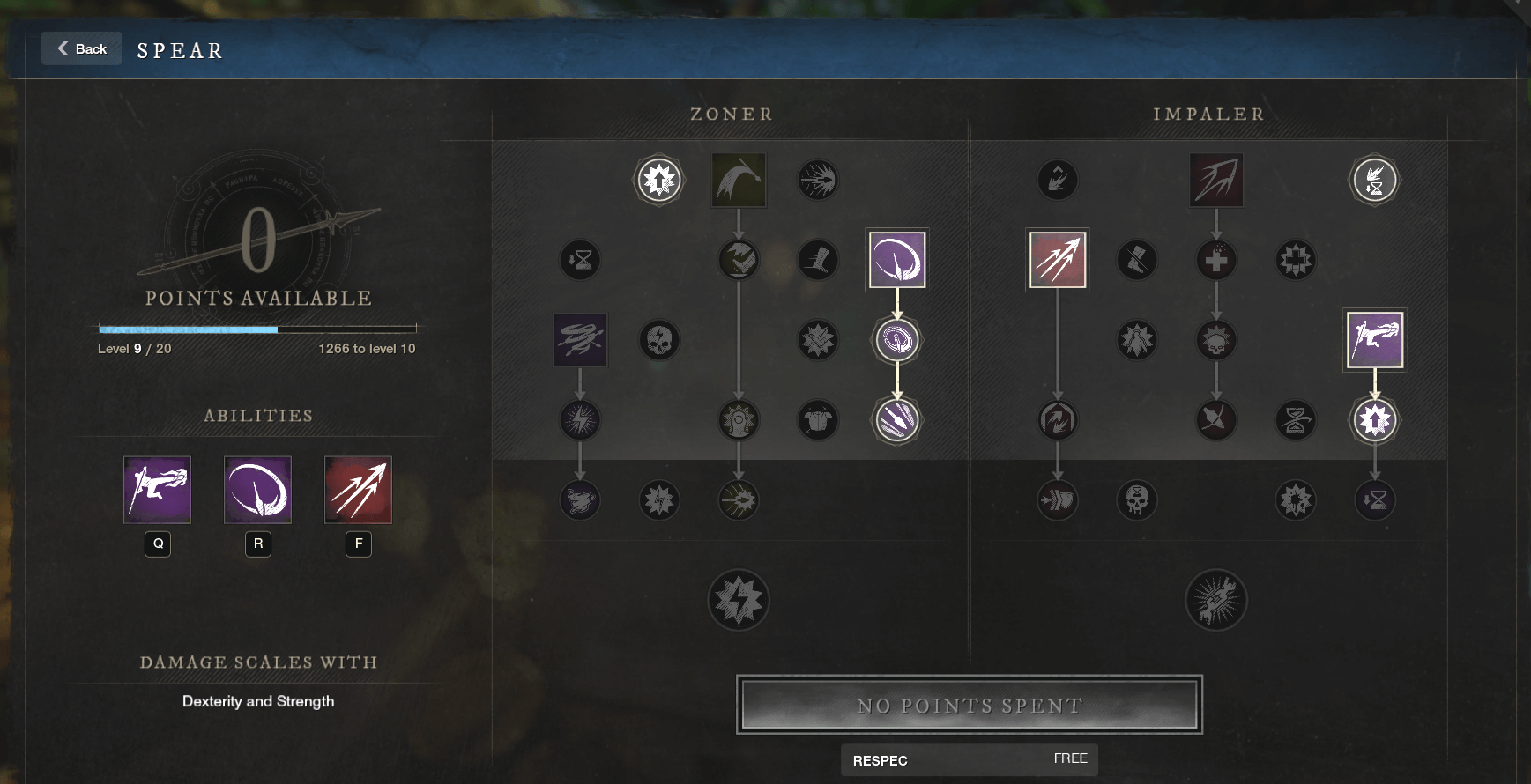The image size is (1531, 784).
Task: Click the Q ability slot under Abilities
Action: click(x=158, y=490)
